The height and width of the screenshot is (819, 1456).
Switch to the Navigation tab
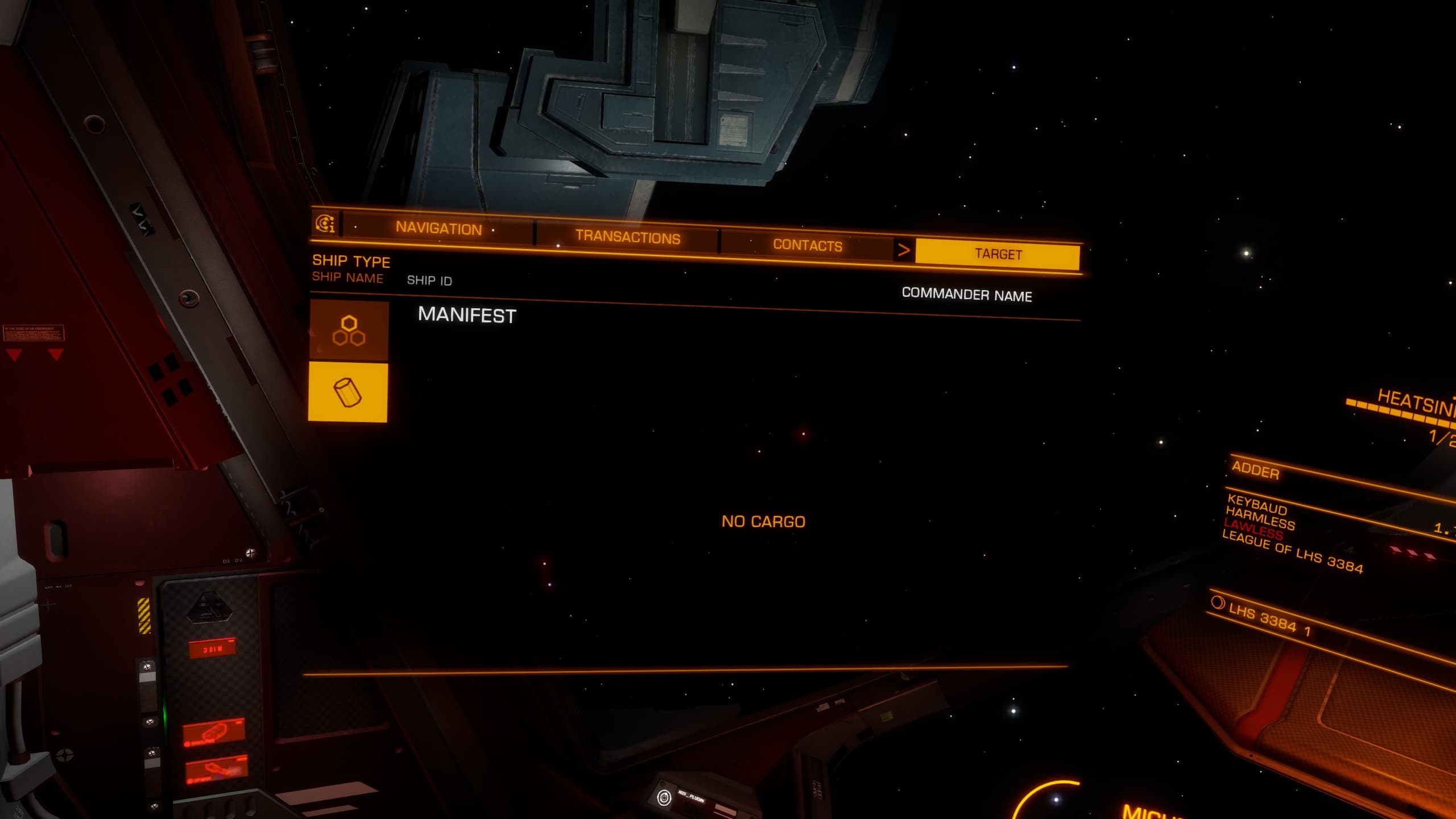[x=439, y=228]
